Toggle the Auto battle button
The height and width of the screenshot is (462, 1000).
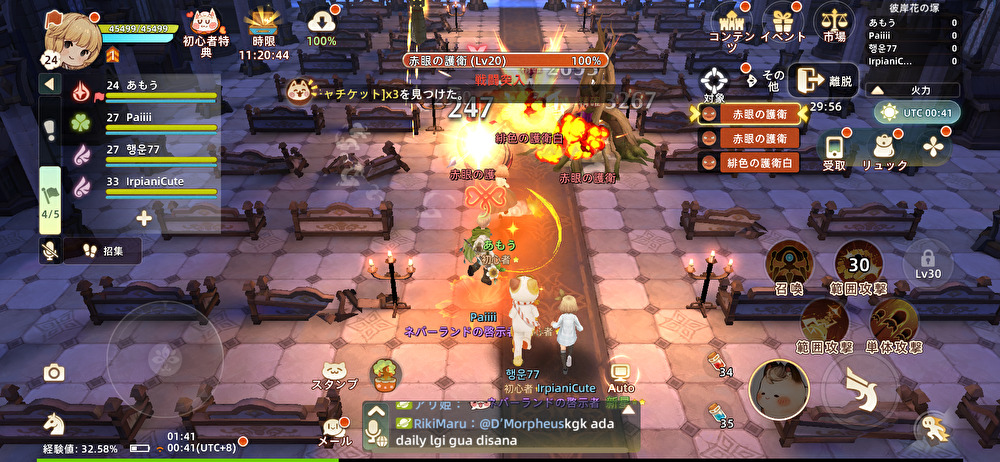coord(621,374)
